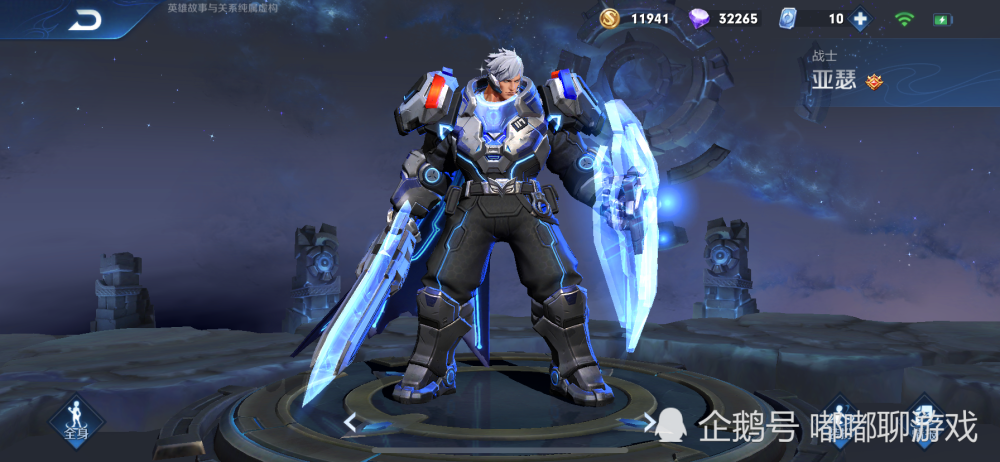Show the next skin with the right arrow
The image size is (1000, 462).
pos(650,422)
